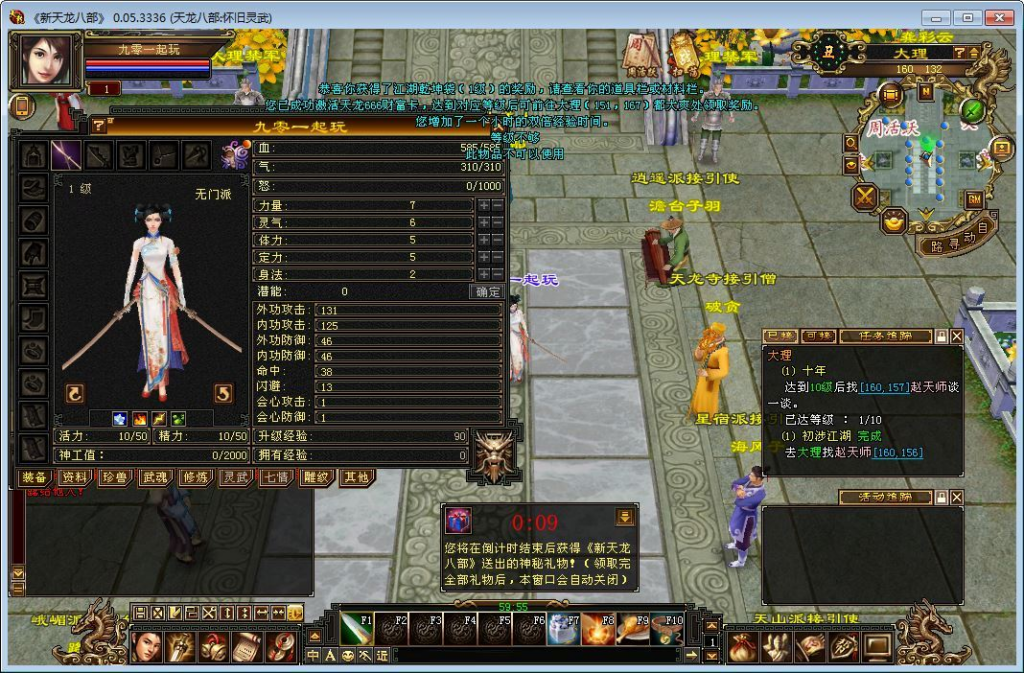This screenshot has width=1024, height=673.
Task: Use the roast chicken leg in F9
Action: (632, 629)
